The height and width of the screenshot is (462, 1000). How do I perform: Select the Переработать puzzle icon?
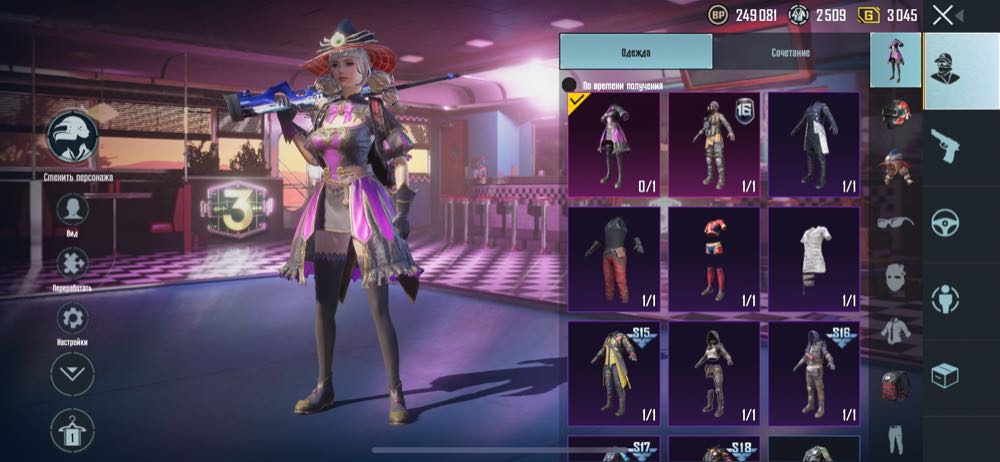pos(72,264)
